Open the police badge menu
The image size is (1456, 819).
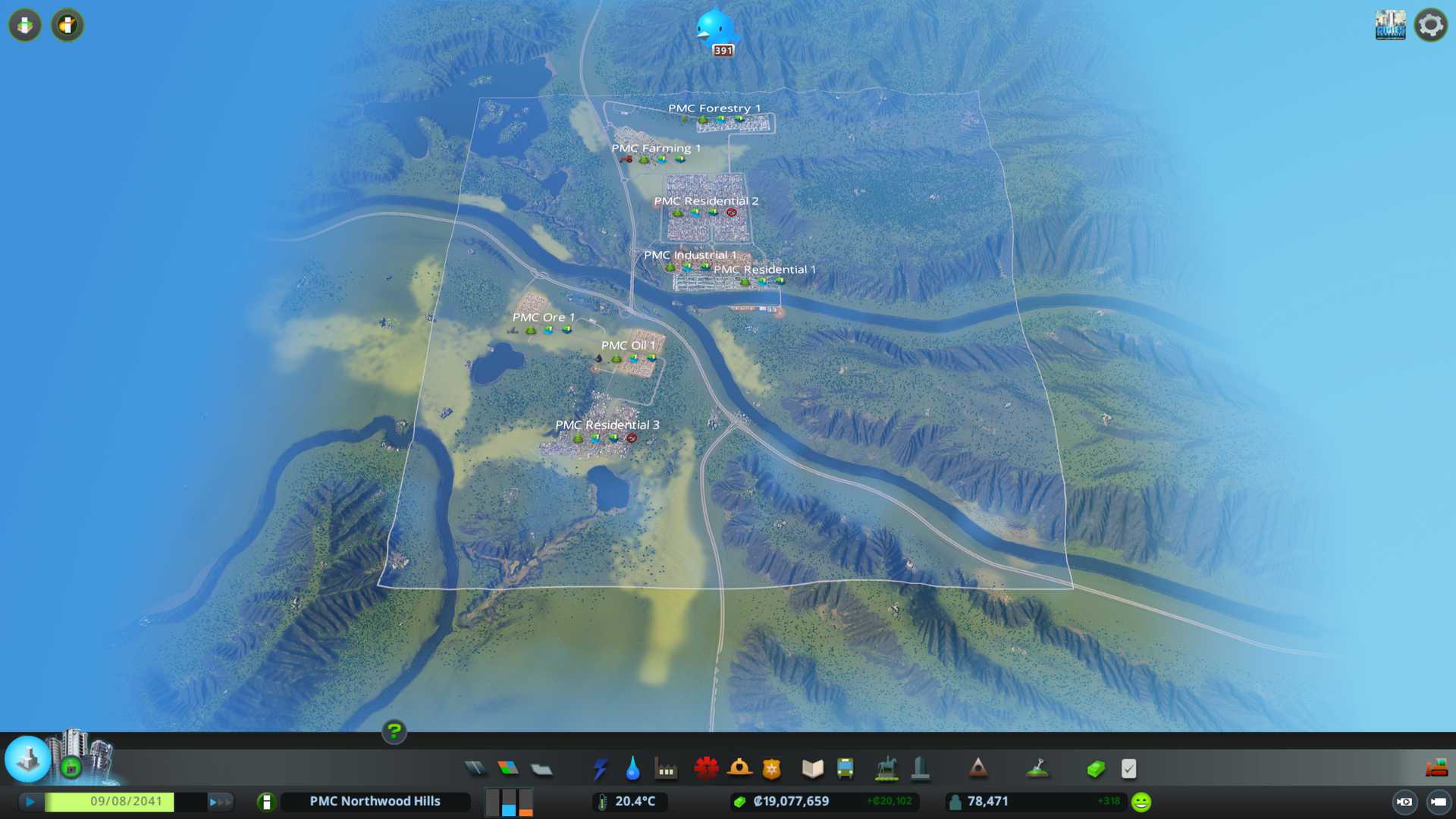coord(772,769)
